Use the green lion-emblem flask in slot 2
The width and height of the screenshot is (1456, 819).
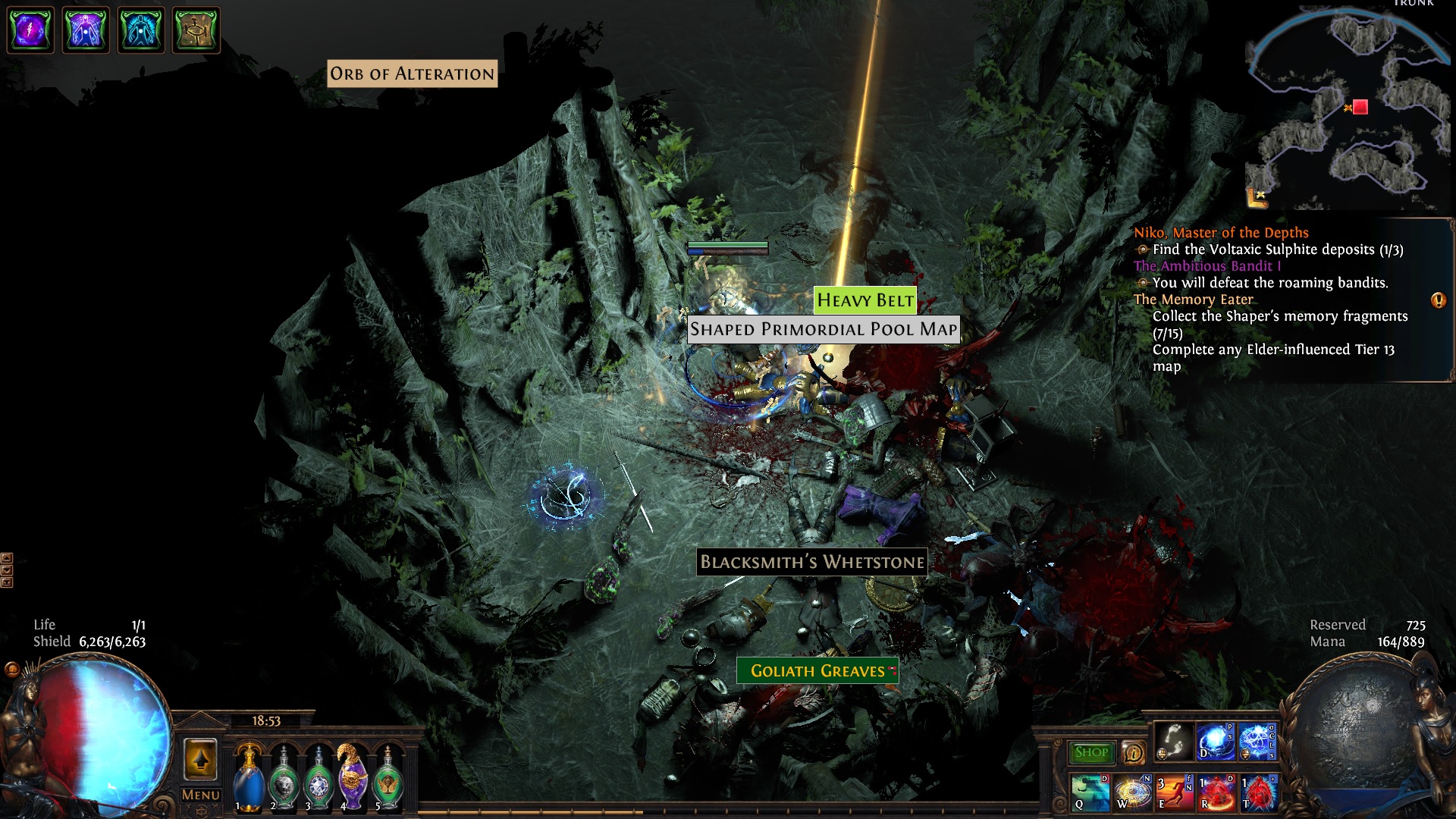284,780
